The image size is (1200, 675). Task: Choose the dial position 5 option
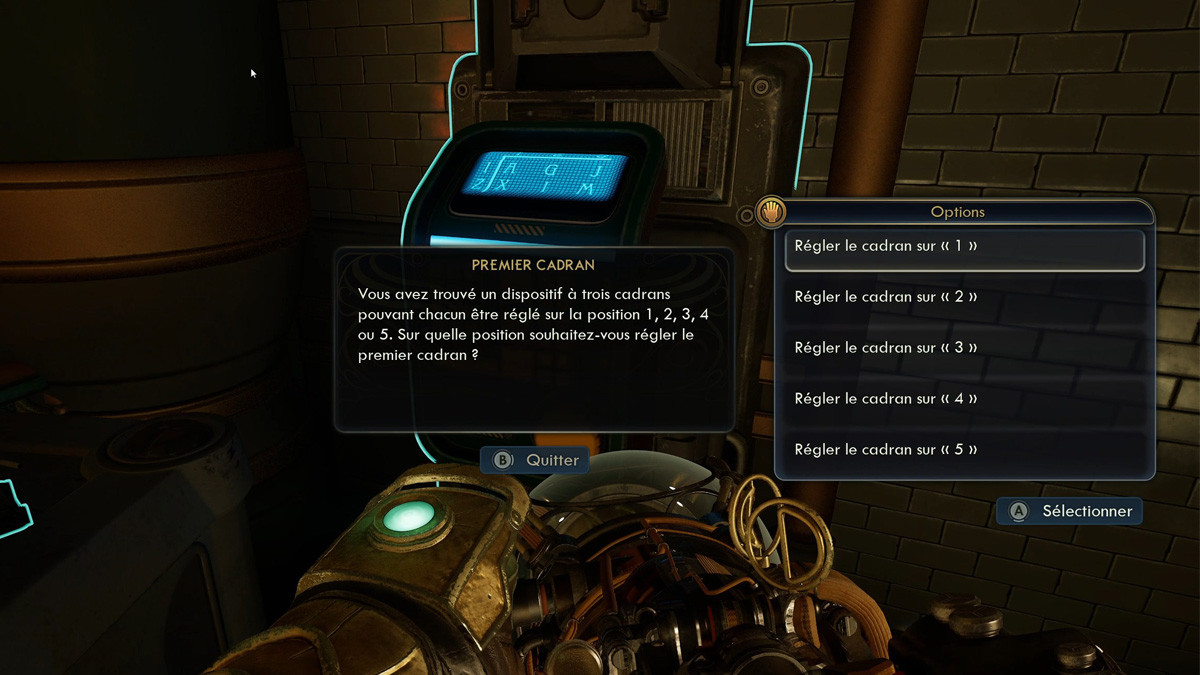[964, 450]
